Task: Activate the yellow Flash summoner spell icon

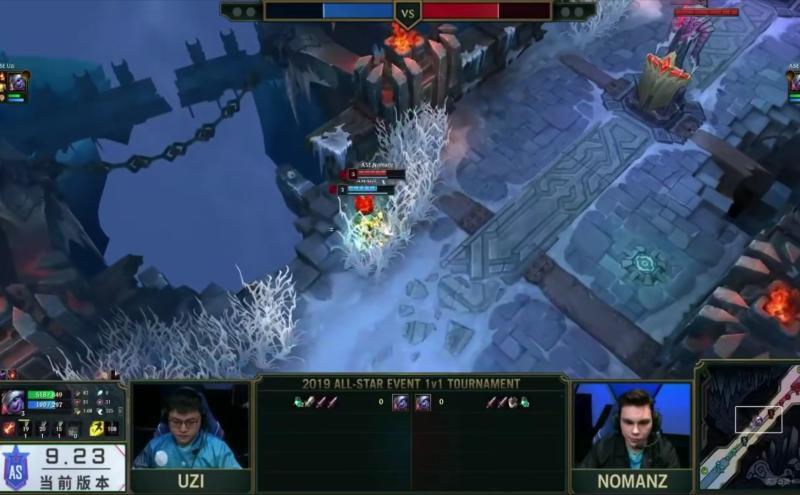Action: 97,428
